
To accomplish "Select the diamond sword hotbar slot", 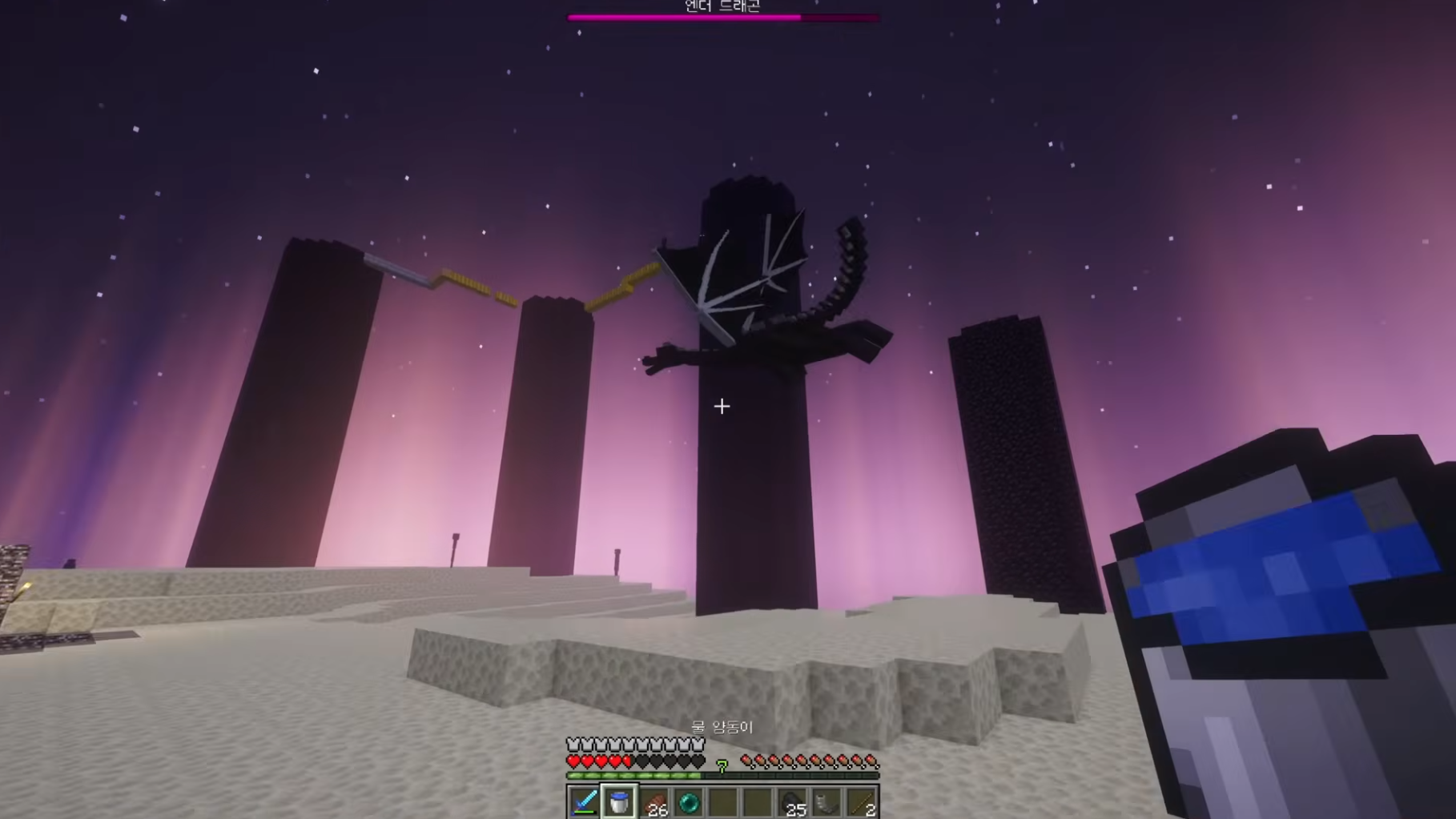I will click(584, 801).
